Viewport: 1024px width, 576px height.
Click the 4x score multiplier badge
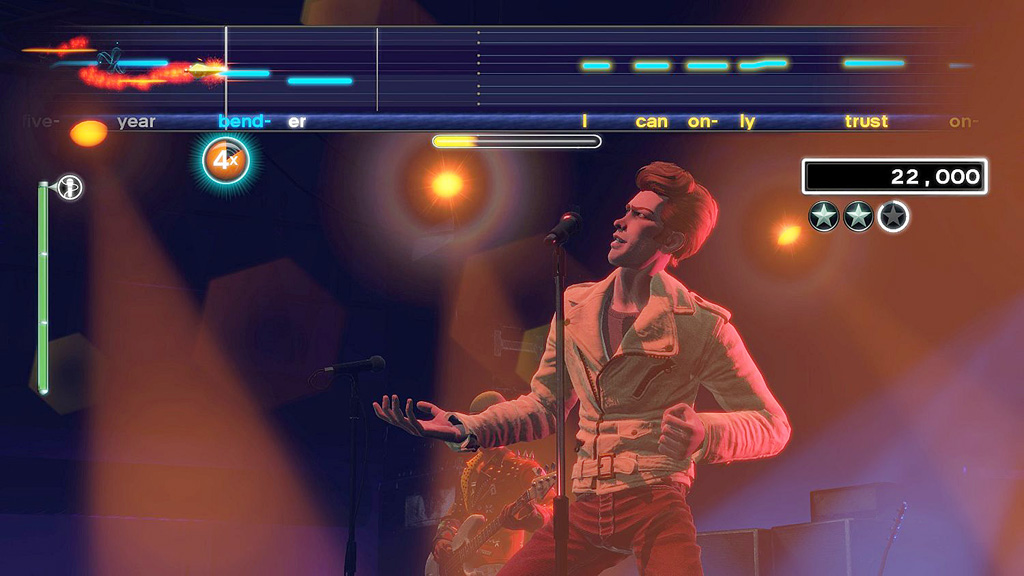click(225, 159)
